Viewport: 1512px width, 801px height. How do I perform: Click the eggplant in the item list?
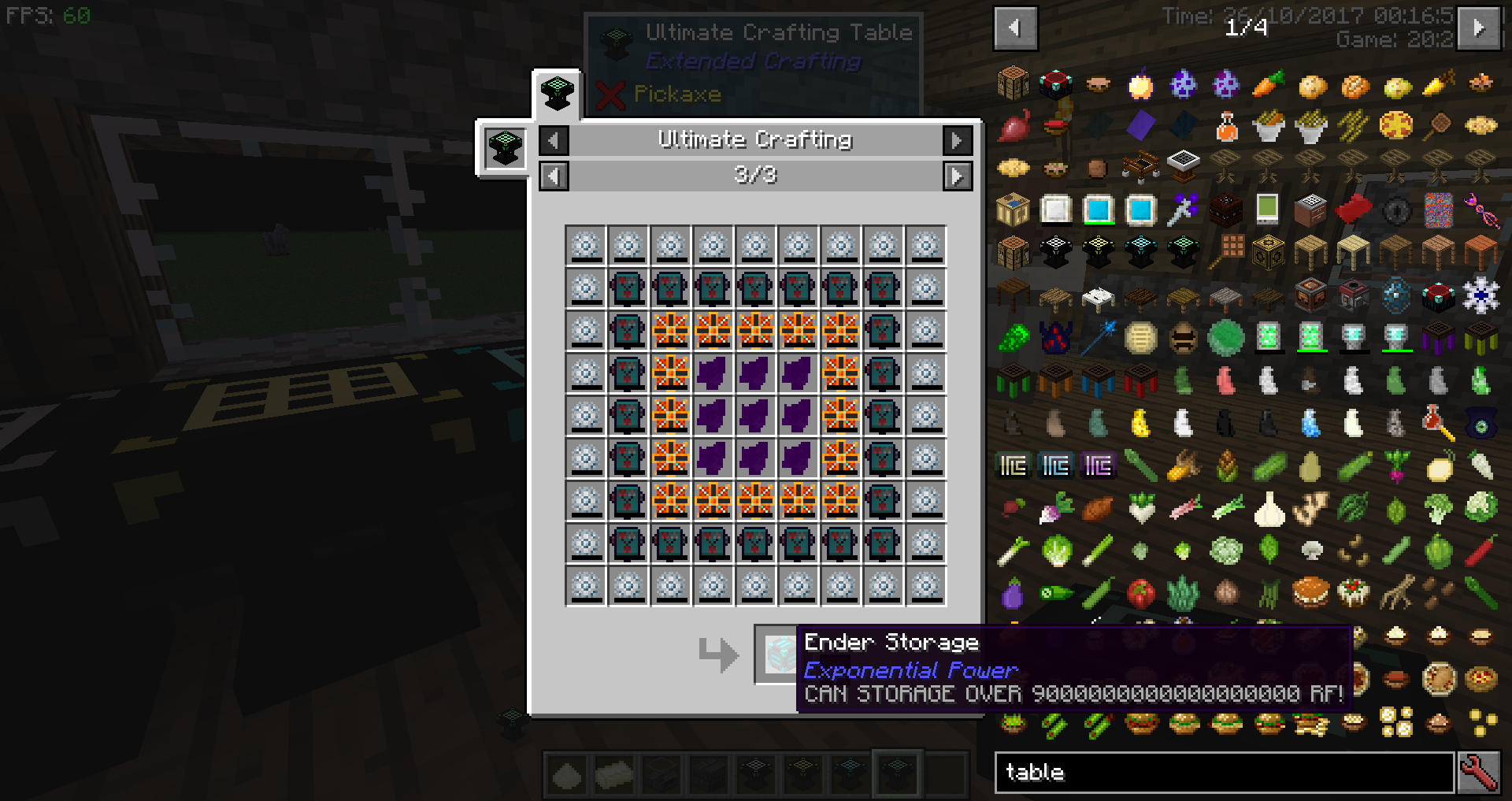point(1013,595)
